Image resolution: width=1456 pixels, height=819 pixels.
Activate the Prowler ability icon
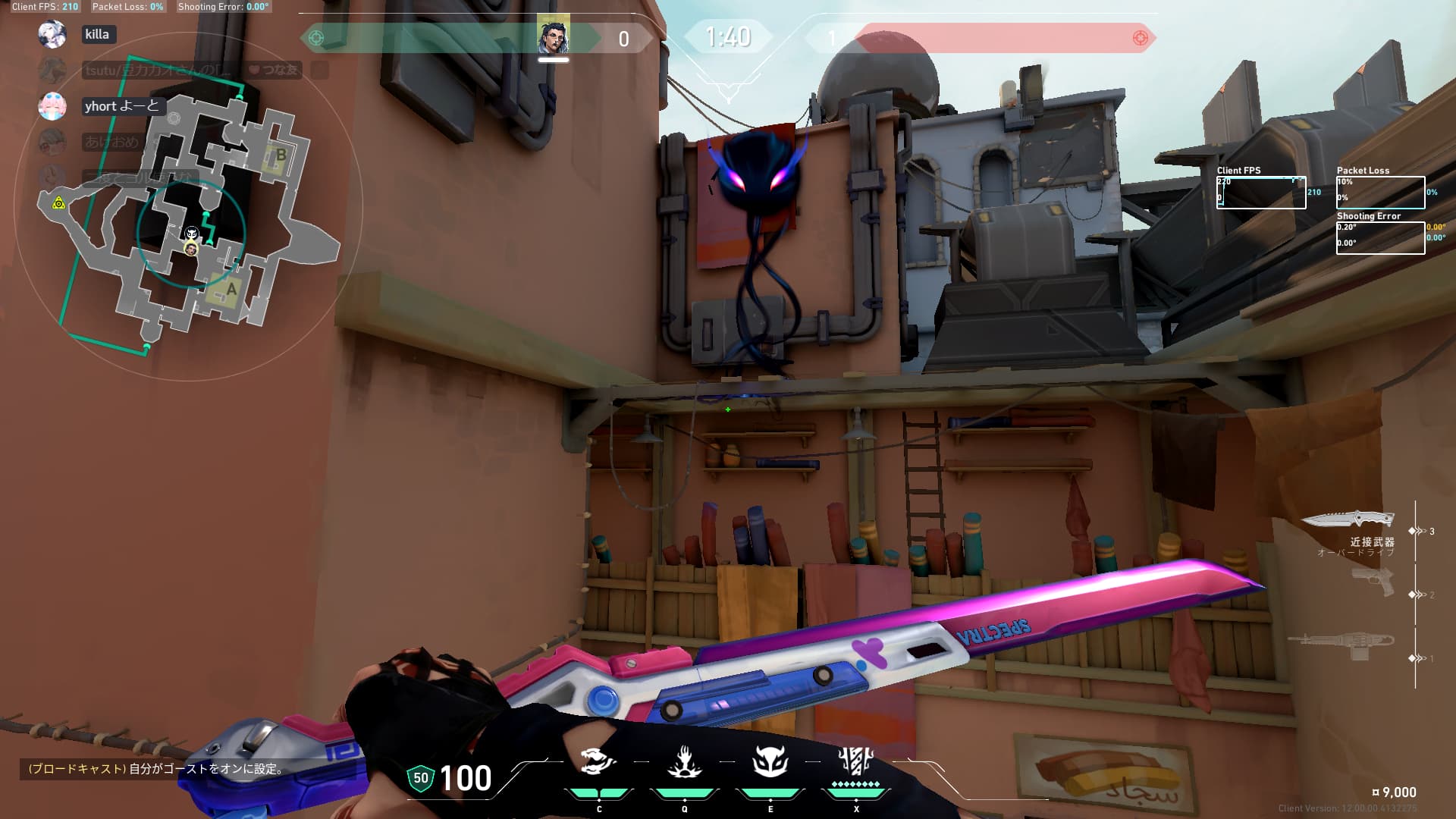[598, 761]
